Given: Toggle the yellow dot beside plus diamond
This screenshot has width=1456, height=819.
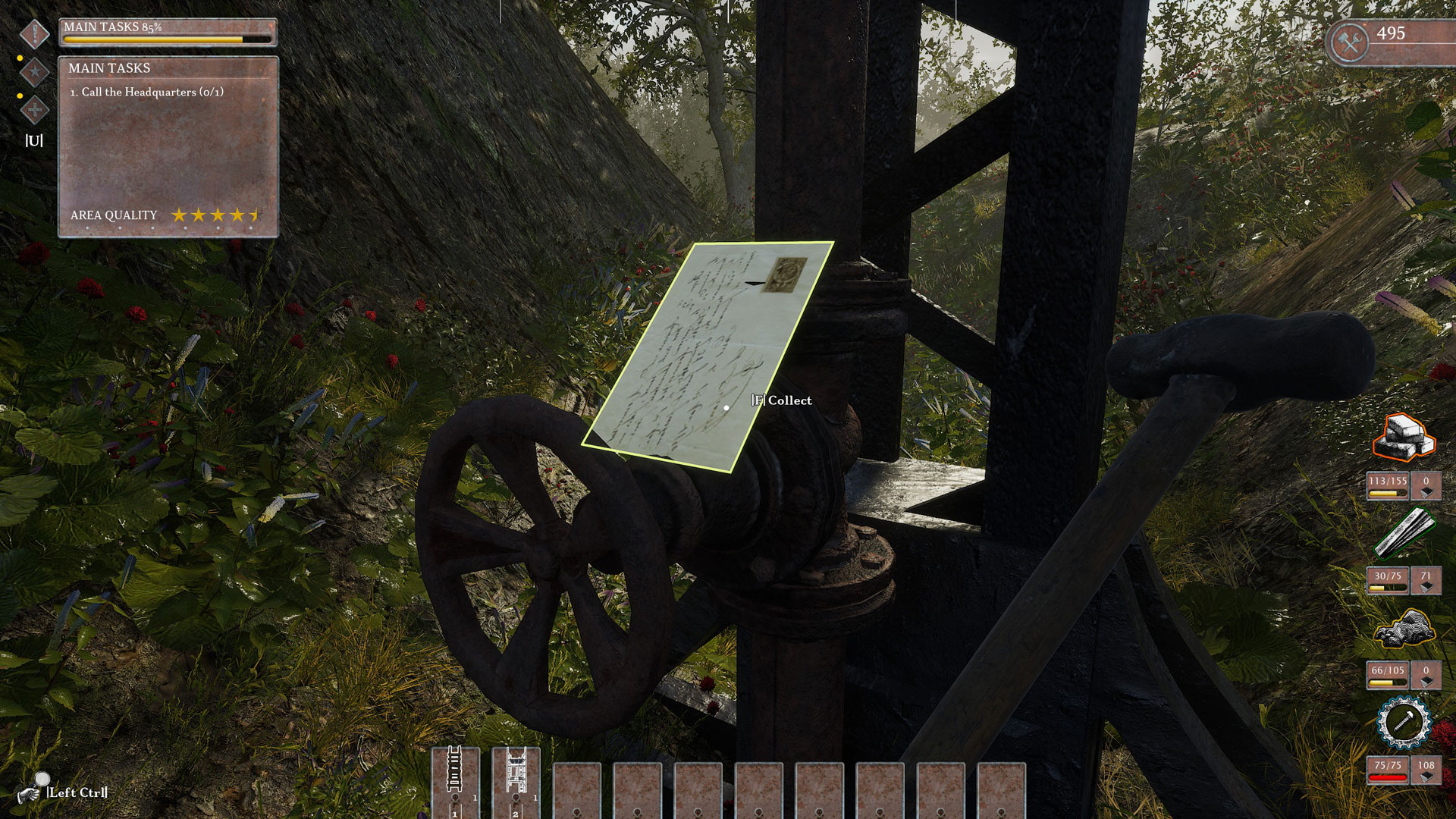Looking at the screenshot, I should coord(20,97).
